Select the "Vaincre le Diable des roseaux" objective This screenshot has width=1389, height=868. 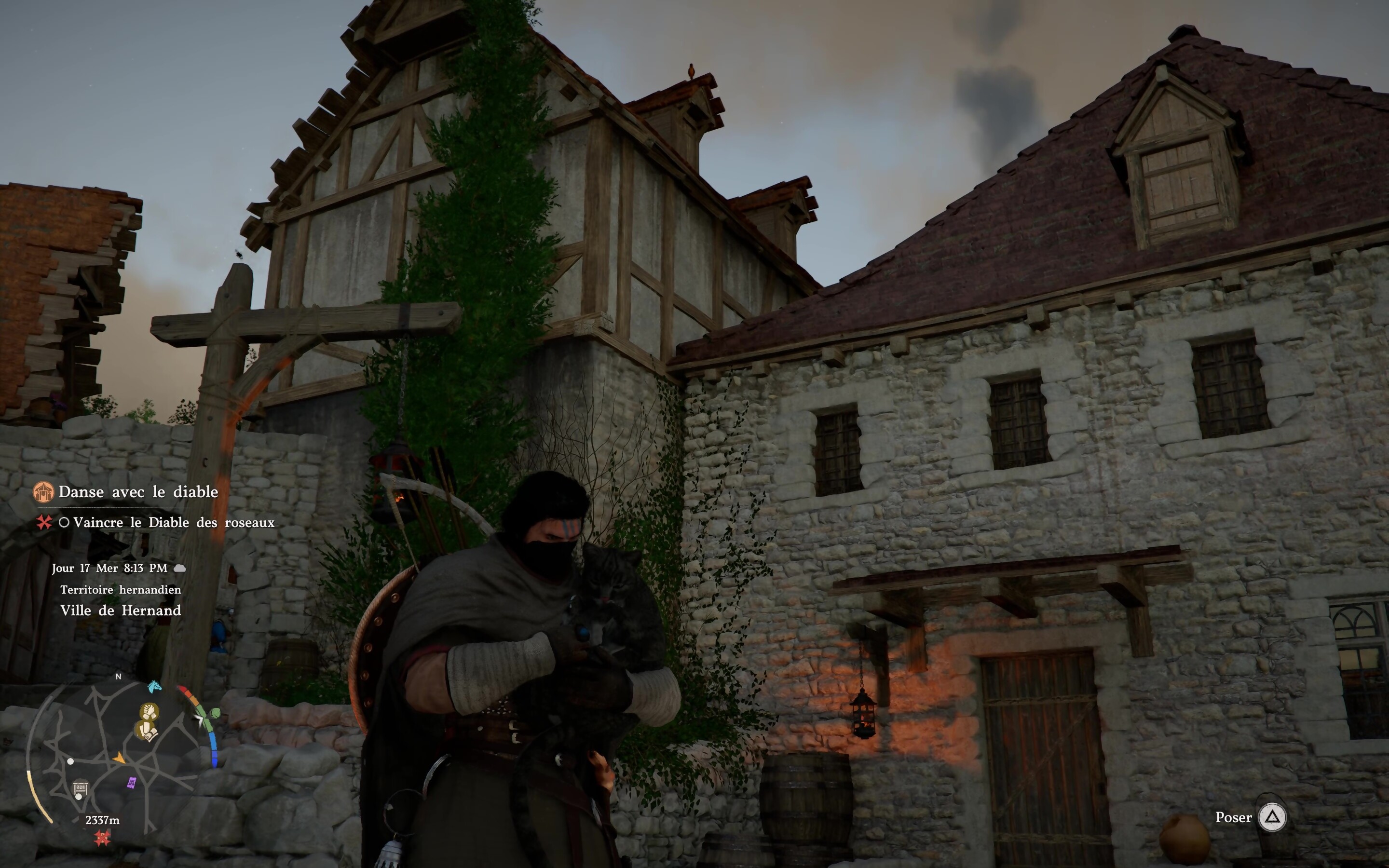tap(173, 522)
